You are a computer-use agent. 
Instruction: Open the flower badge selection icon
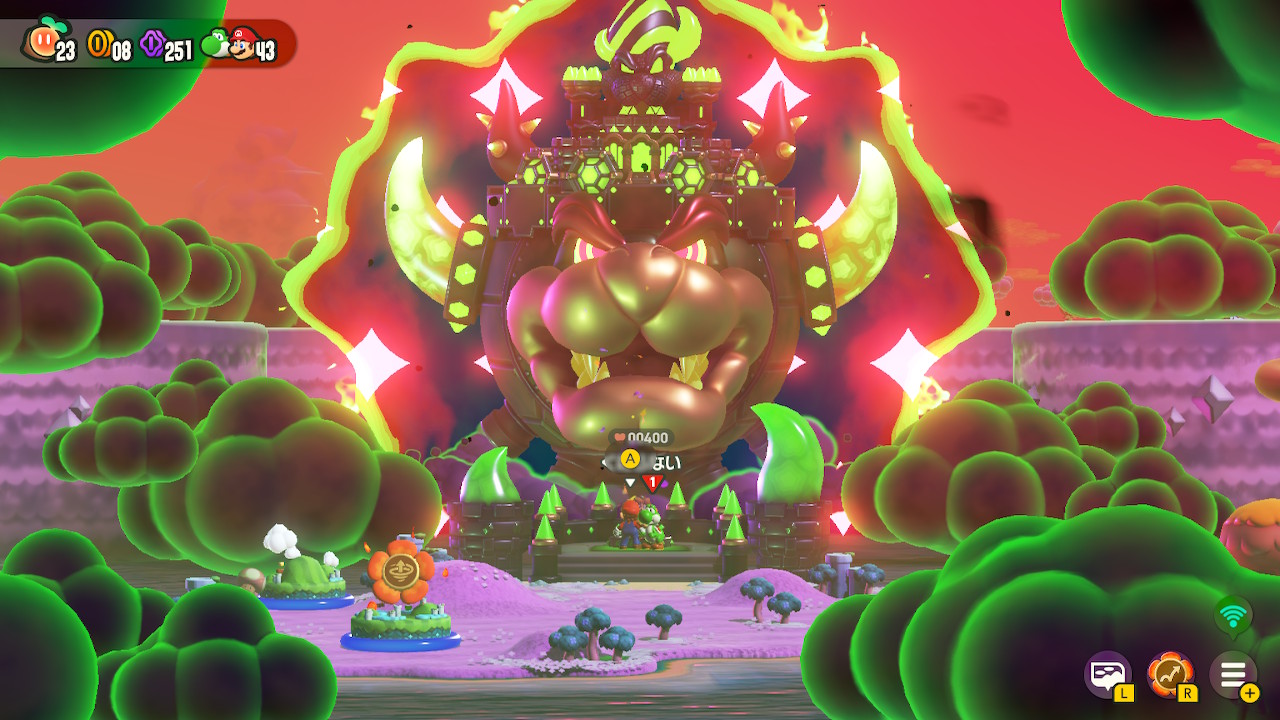tap(1169, 674)
